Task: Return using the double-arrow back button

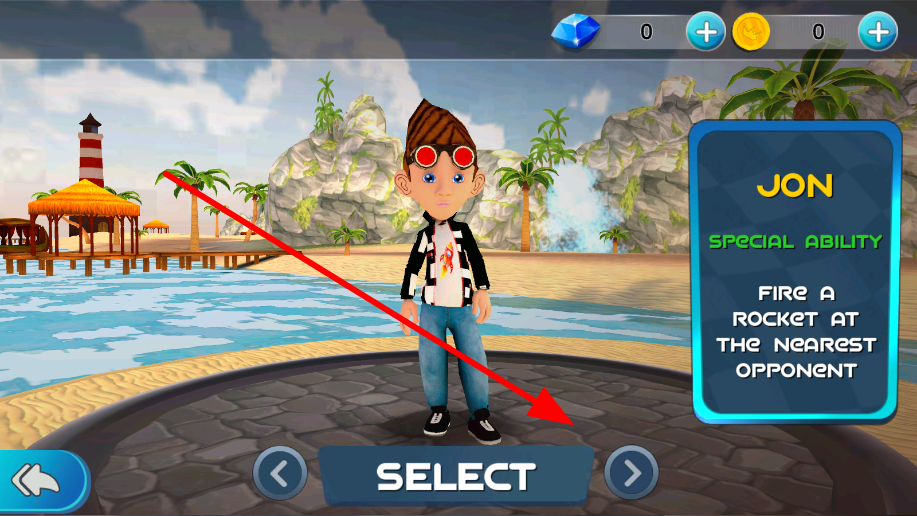Action: click(38, 482)
